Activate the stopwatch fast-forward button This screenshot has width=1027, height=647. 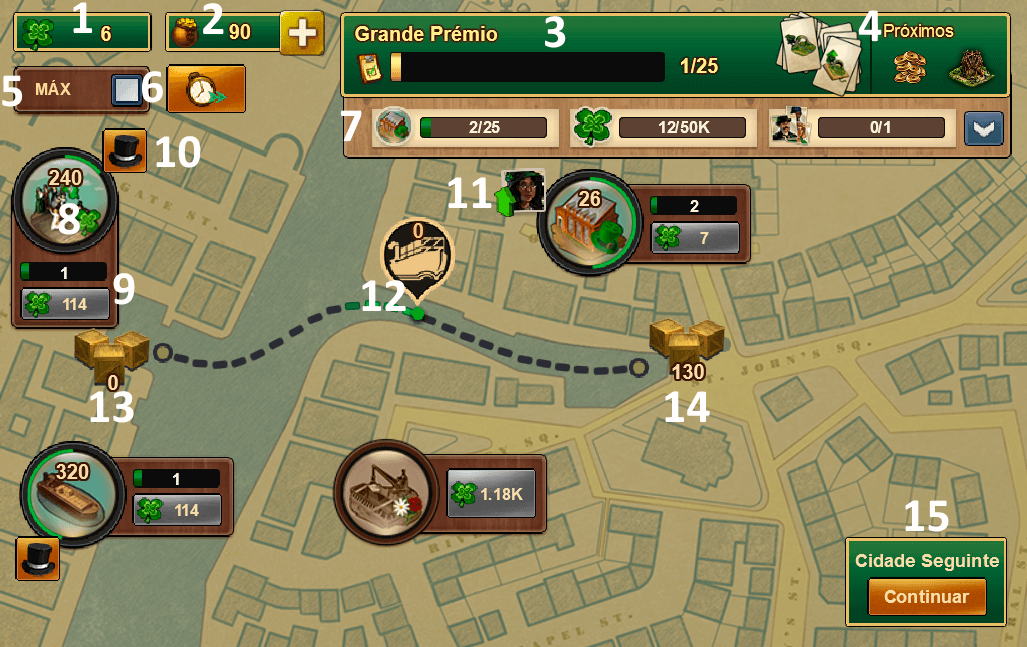[x=205, y=90]
